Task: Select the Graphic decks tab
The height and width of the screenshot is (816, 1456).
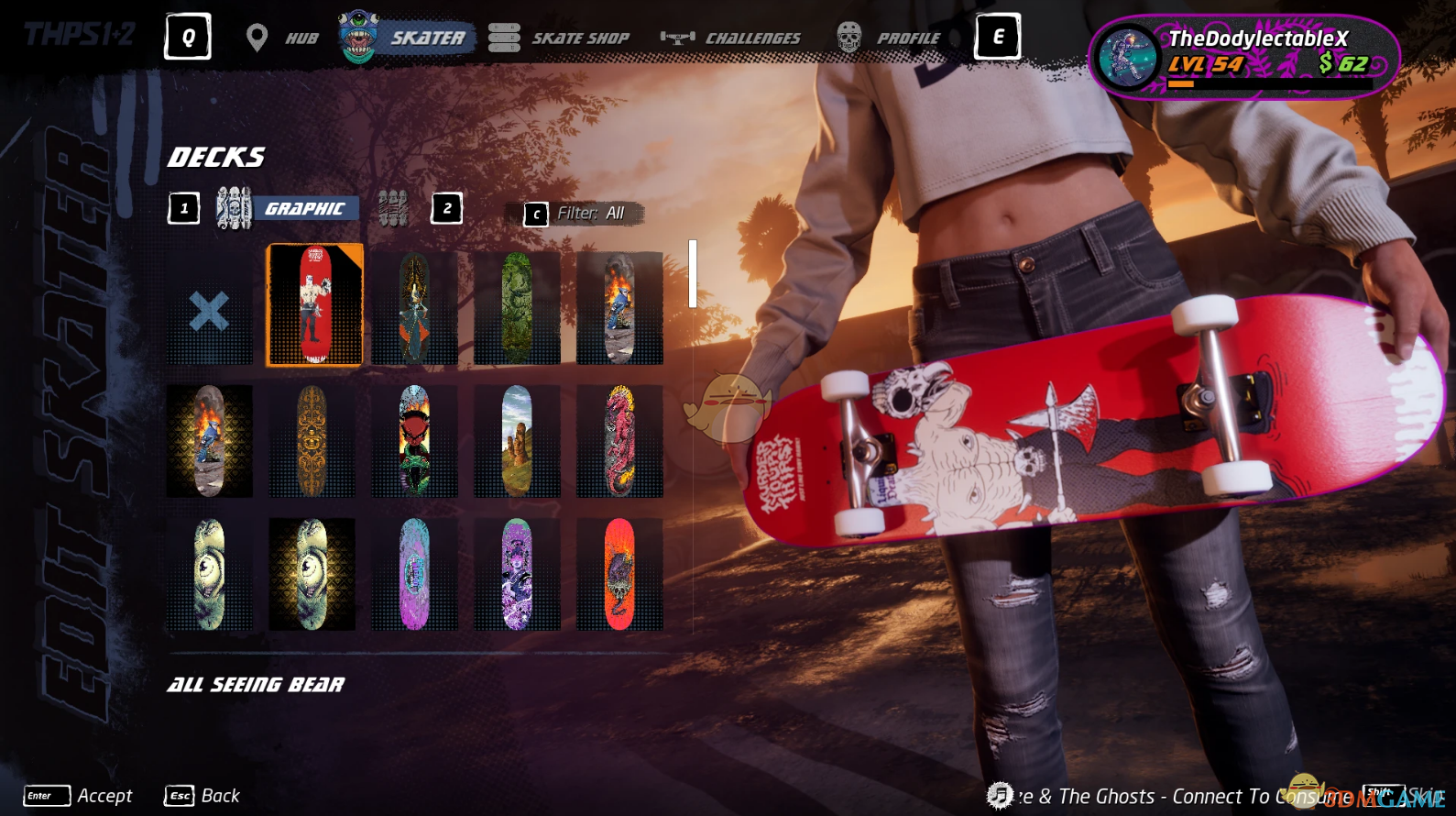Action: pos(286,209)
